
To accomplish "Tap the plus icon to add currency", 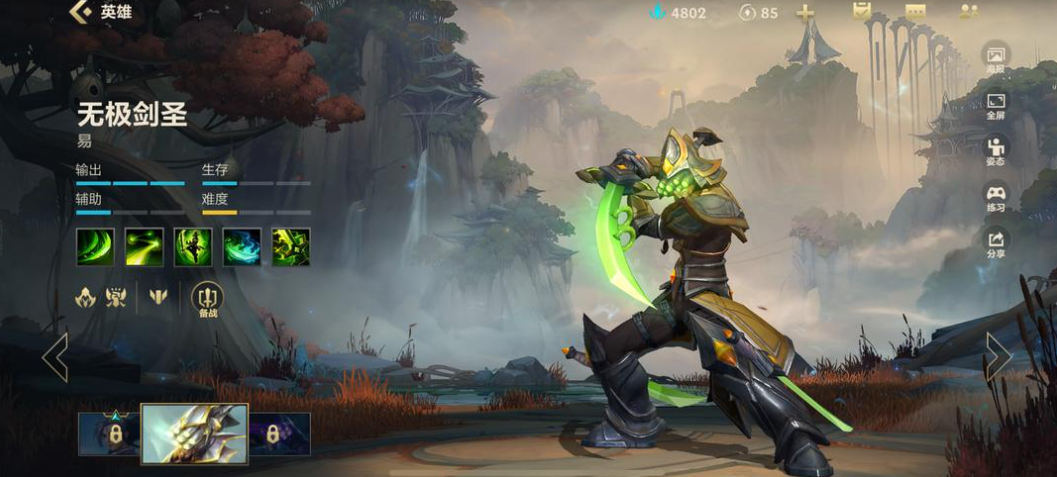I will [x=804, y=13].
